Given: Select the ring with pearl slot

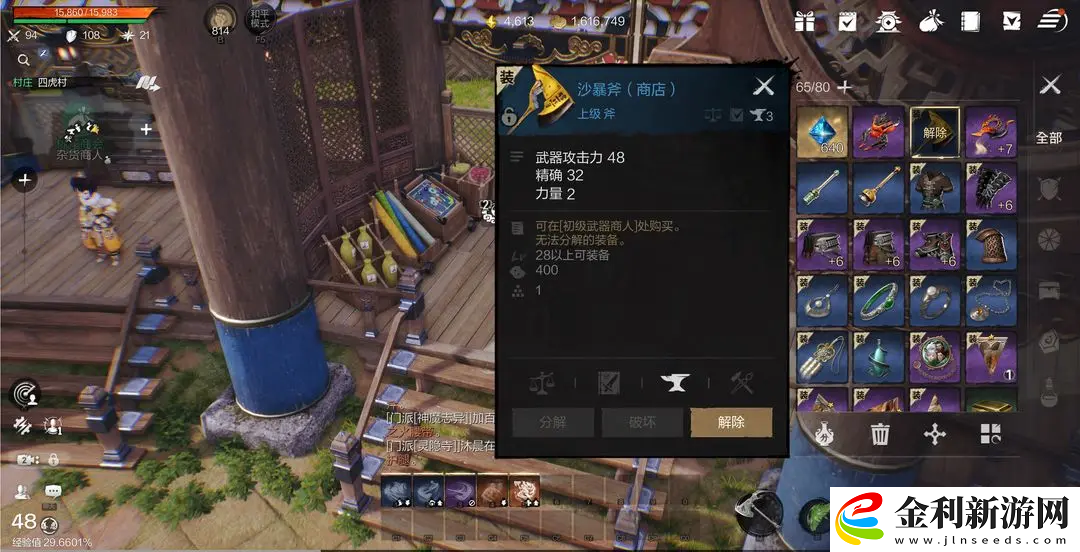Looking at the screenshot, I should [x=934, y=300].
